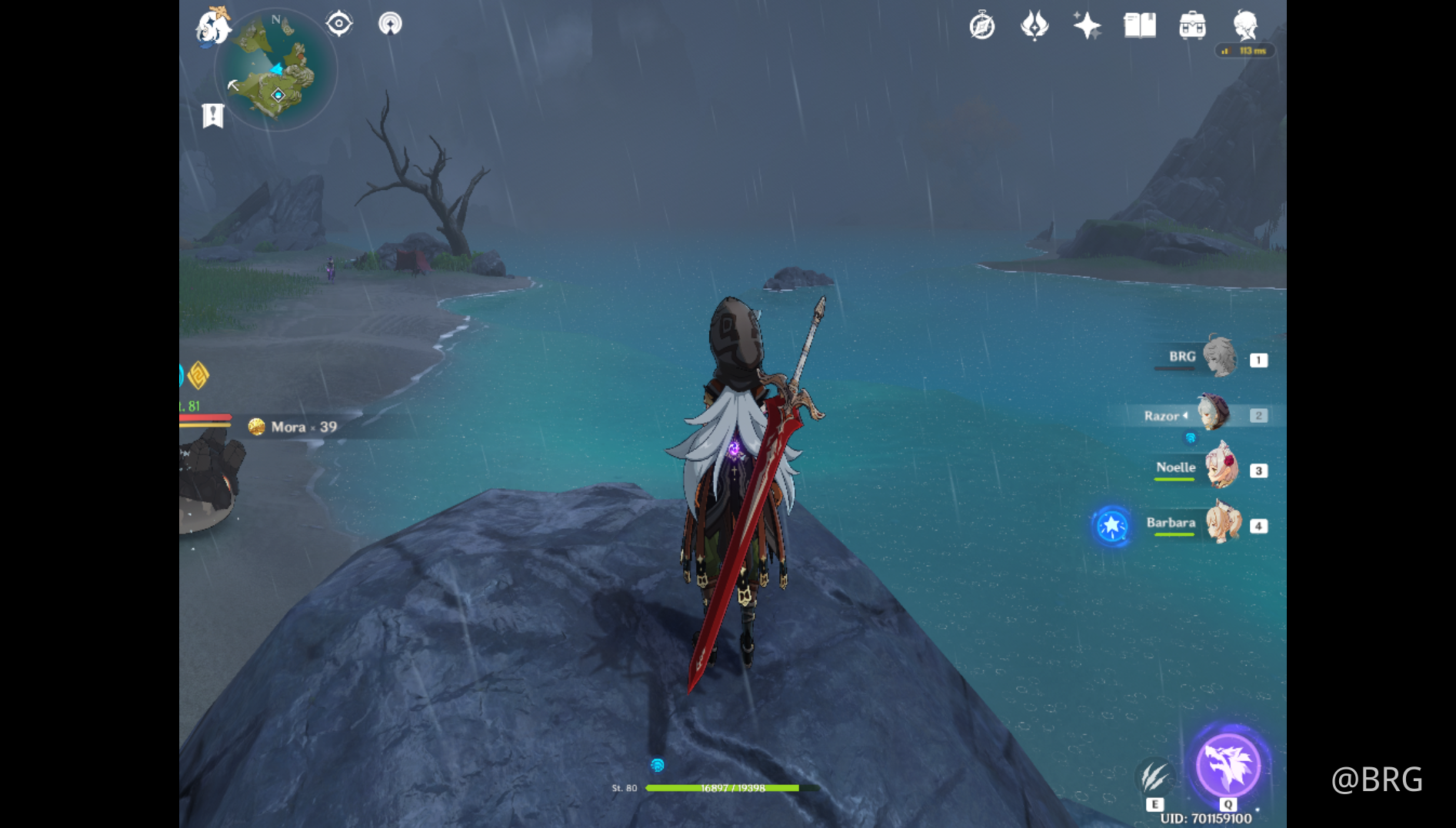The height and width of the screenshot is (828, 1456).
Task: Trigger the Elemental Burst with the wolf icon
Action: click(x=1228, y=766)
